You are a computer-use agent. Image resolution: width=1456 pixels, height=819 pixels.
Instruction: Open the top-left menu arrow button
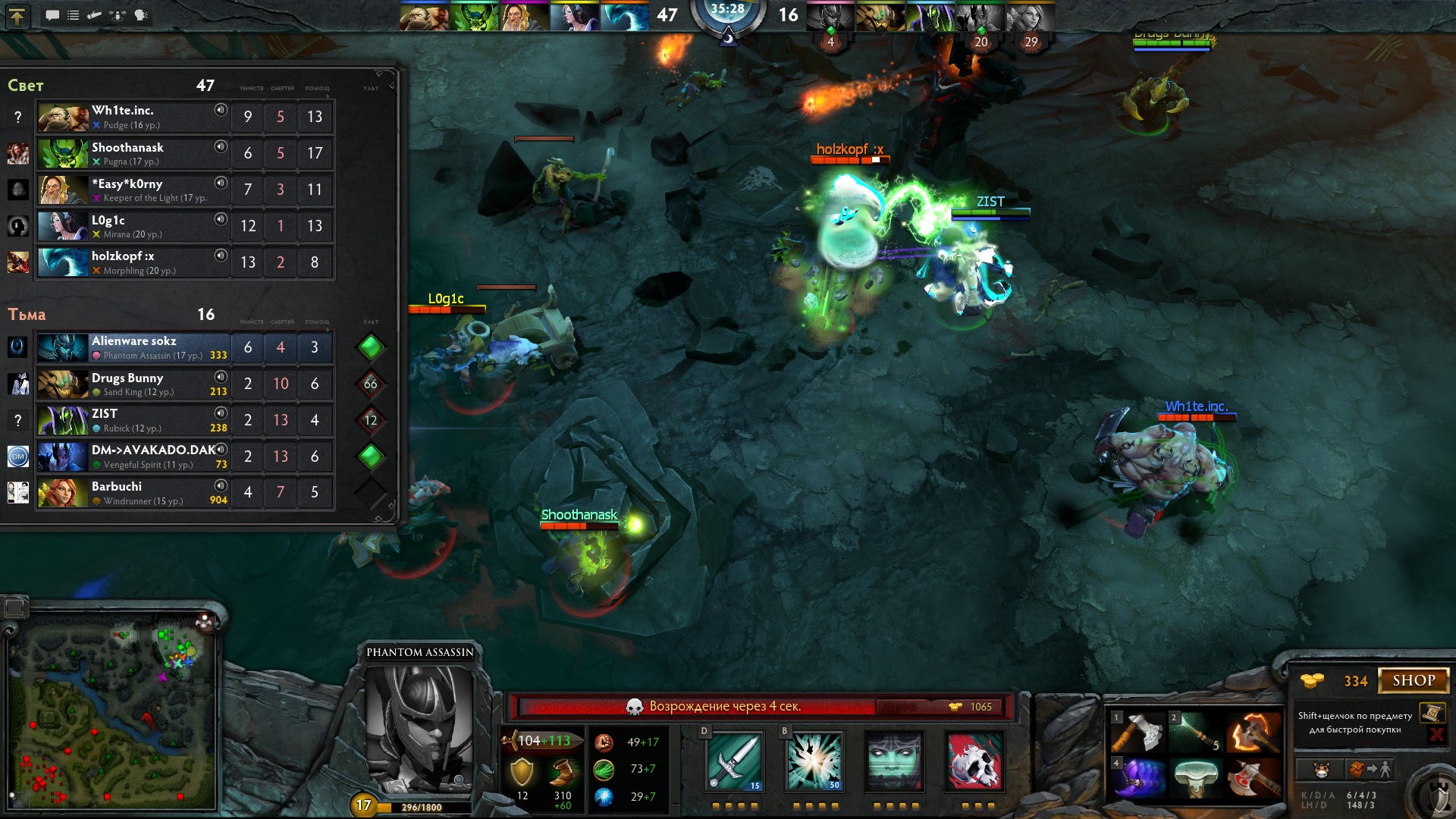(x=17, y=16)
